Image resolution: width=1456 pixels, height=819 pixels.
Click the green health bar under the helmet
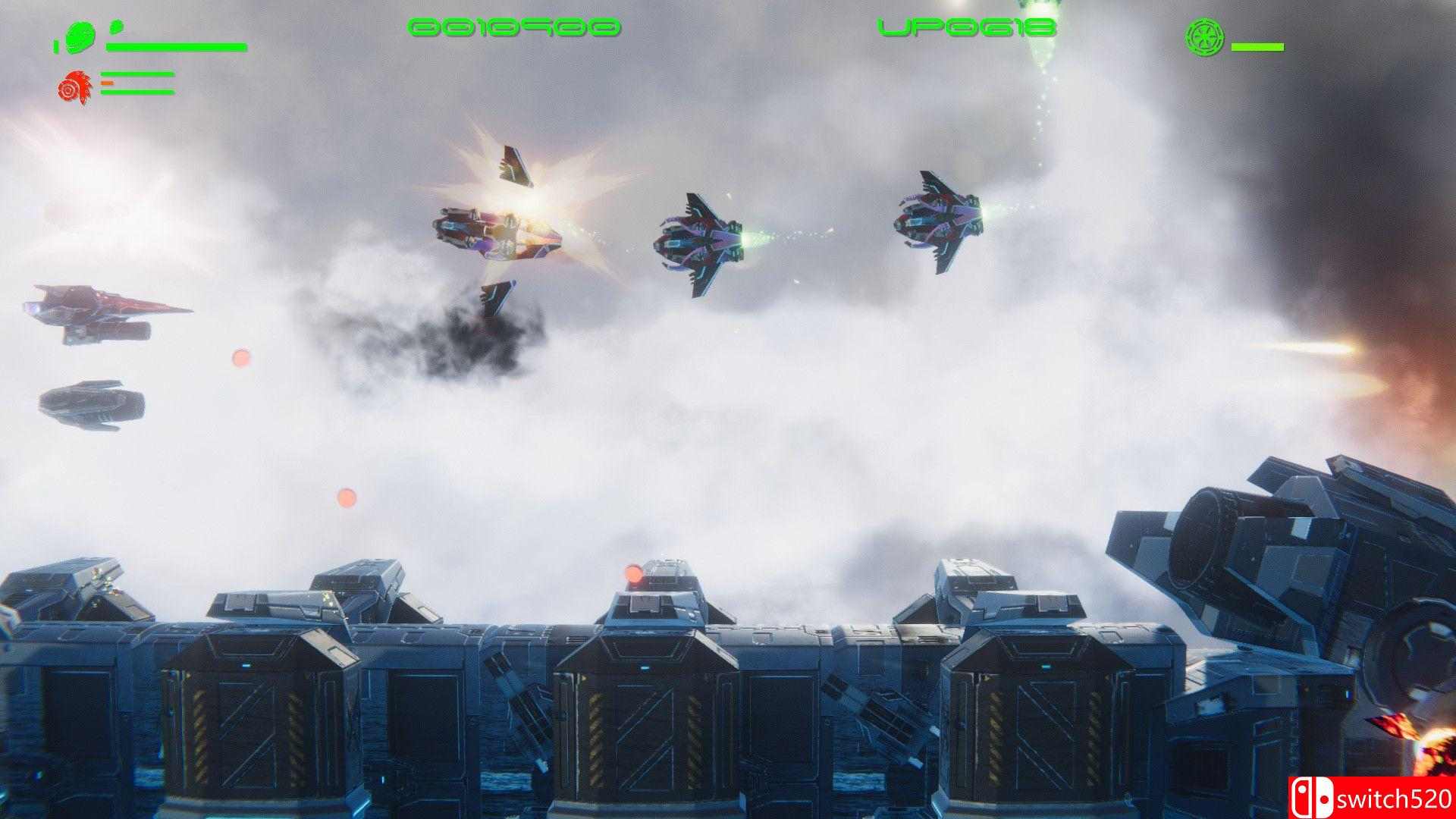pos(178,47)
